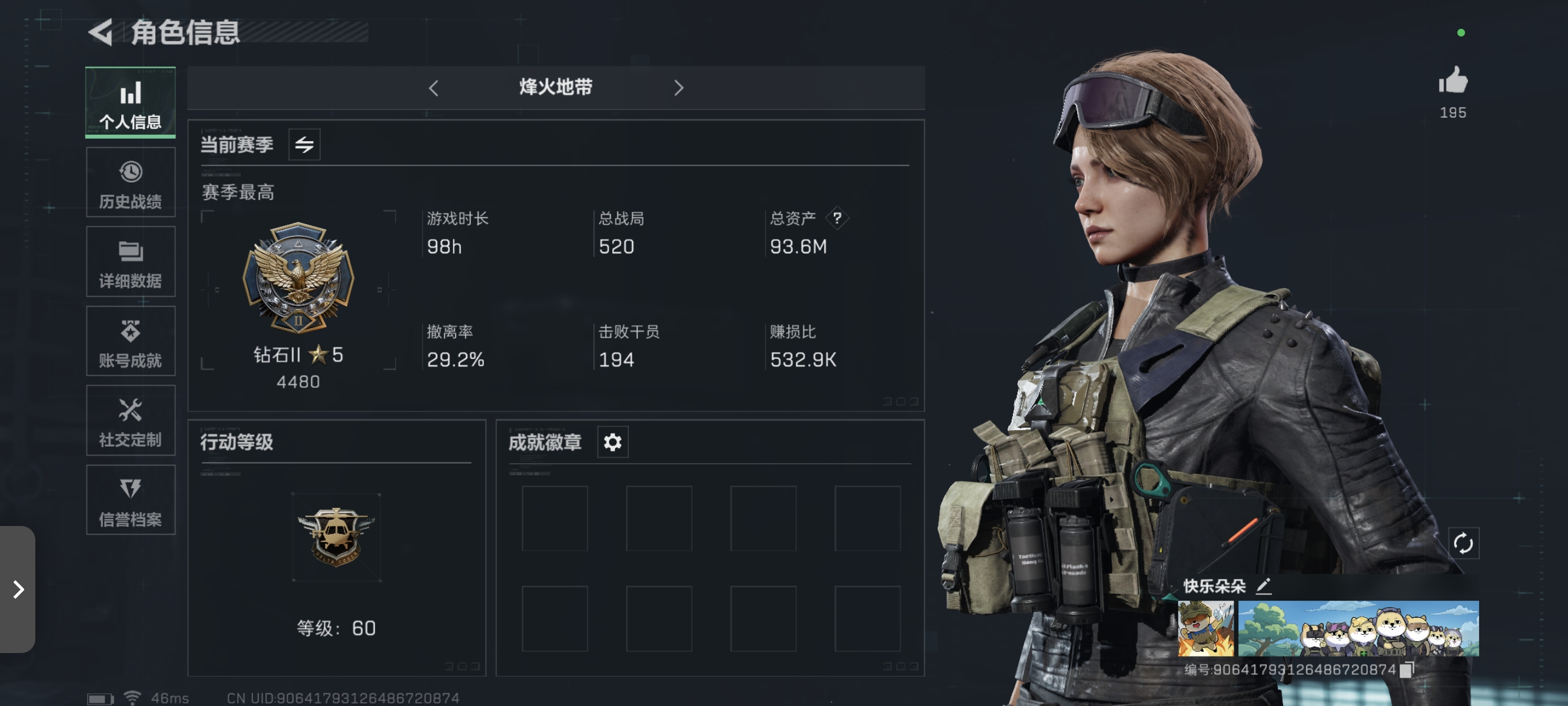This screenshot has height=706, width=1568.
Task: Open the 成就徽章 gear settings
Action: (x=612, y=442)
